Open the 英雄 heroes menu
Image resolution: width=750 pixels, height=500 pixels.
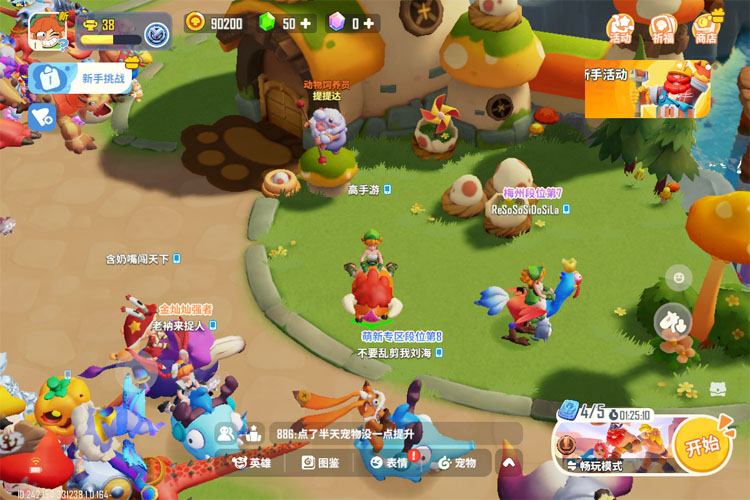[251, 463]
